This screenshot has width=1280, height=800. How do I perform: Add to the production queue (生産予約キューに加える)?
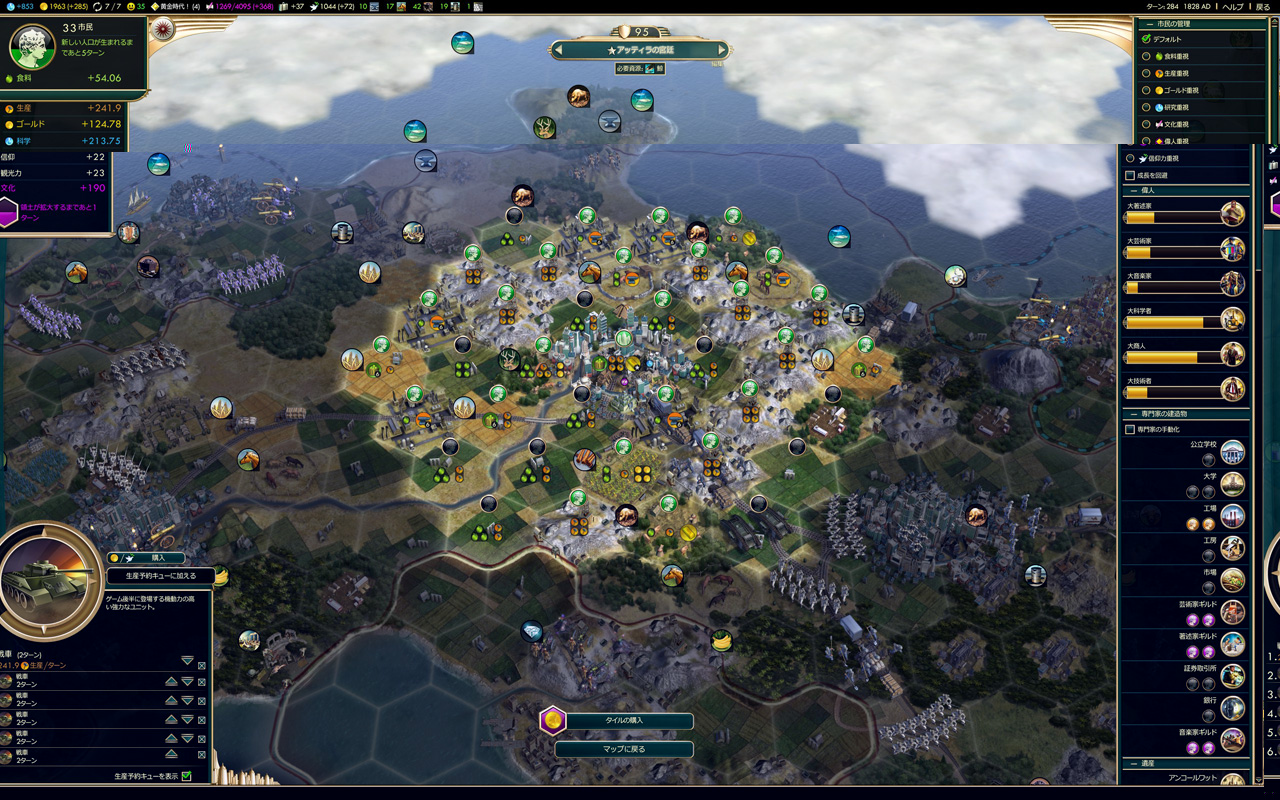160,576
